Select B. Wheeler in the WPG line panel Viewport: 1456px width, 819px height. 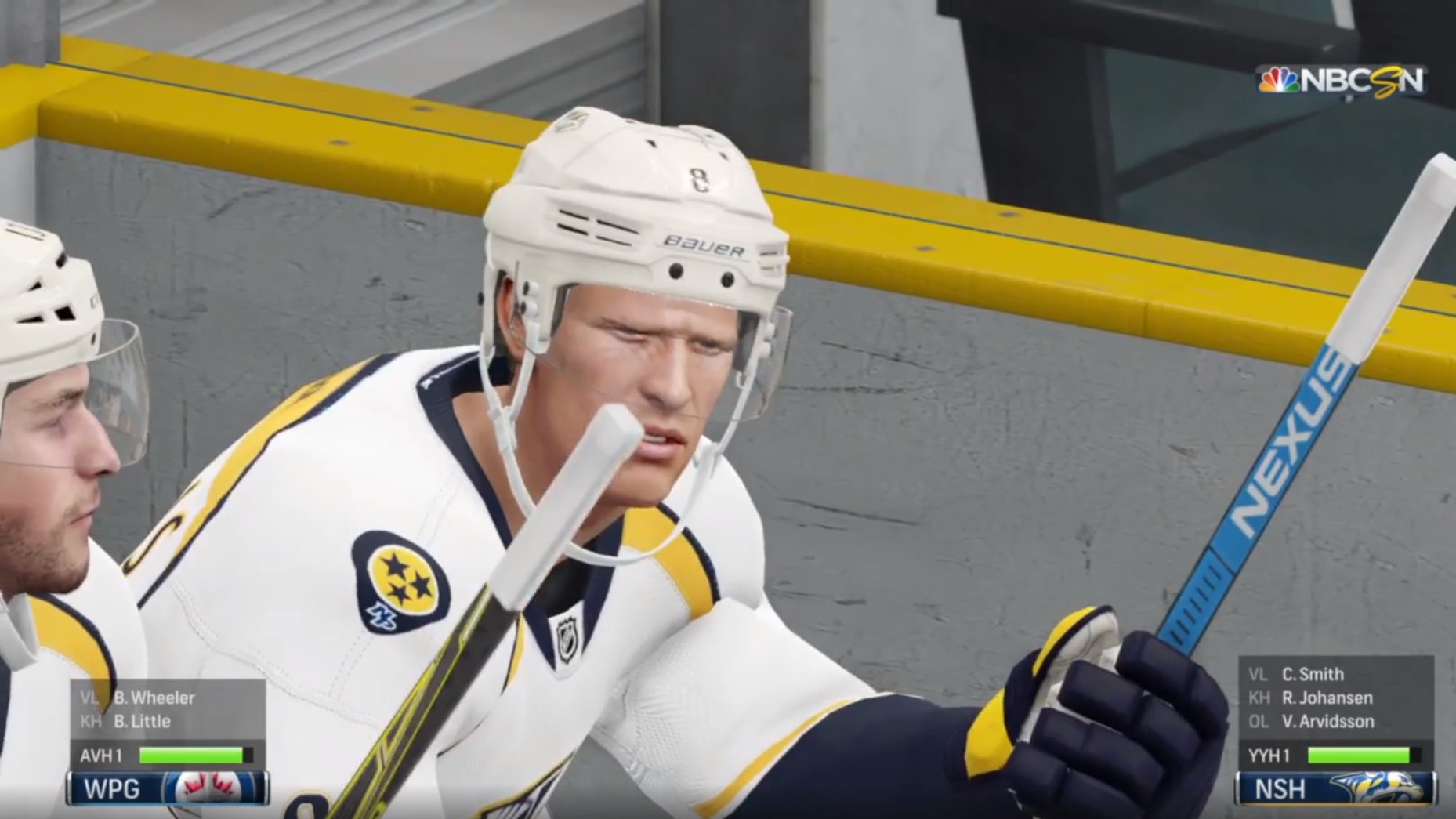(x=154, y=698)
